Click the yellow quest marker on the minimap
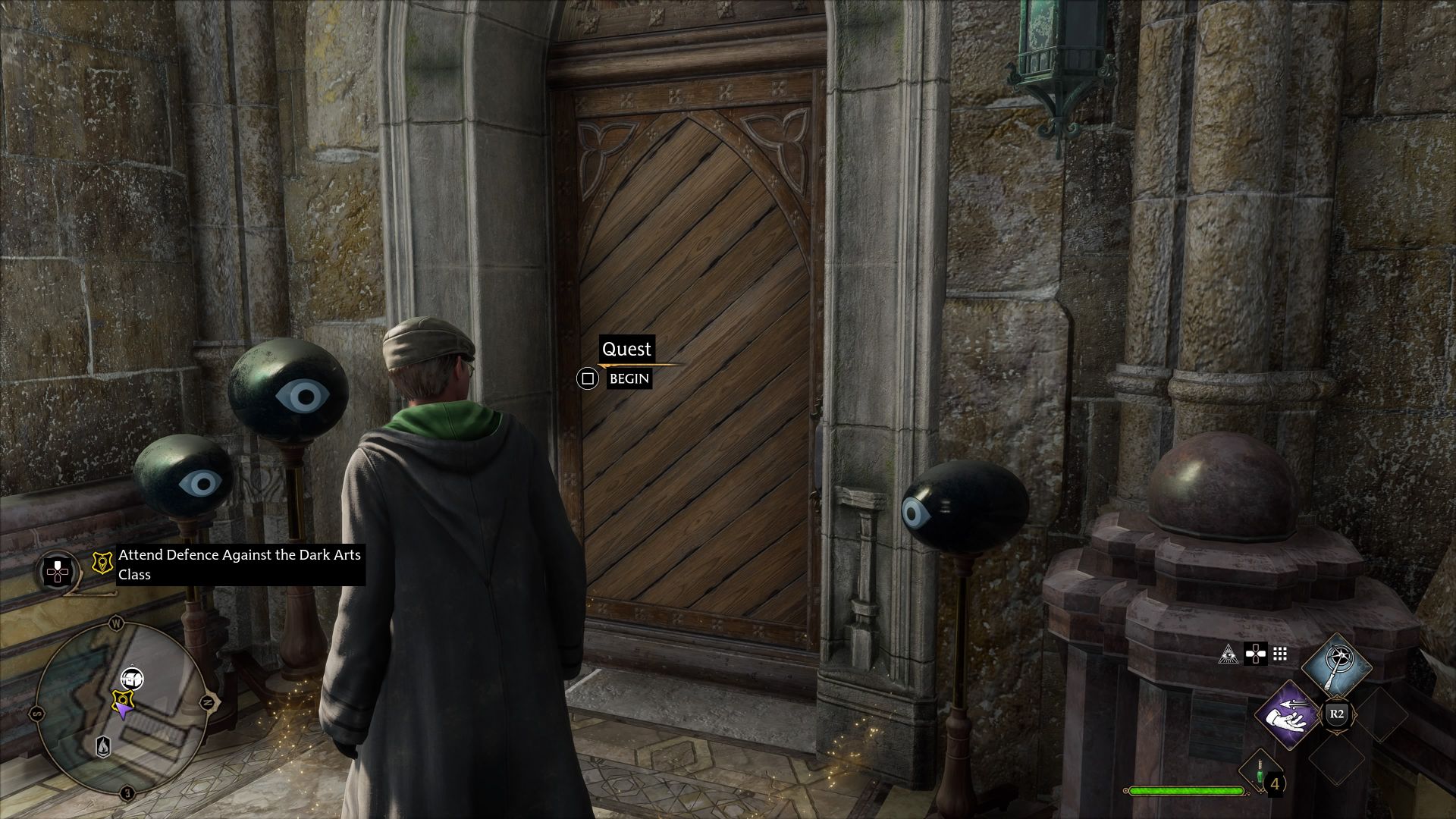Image resolution: width=1456 pixels, height=819 pixels. tap(123, 699)
